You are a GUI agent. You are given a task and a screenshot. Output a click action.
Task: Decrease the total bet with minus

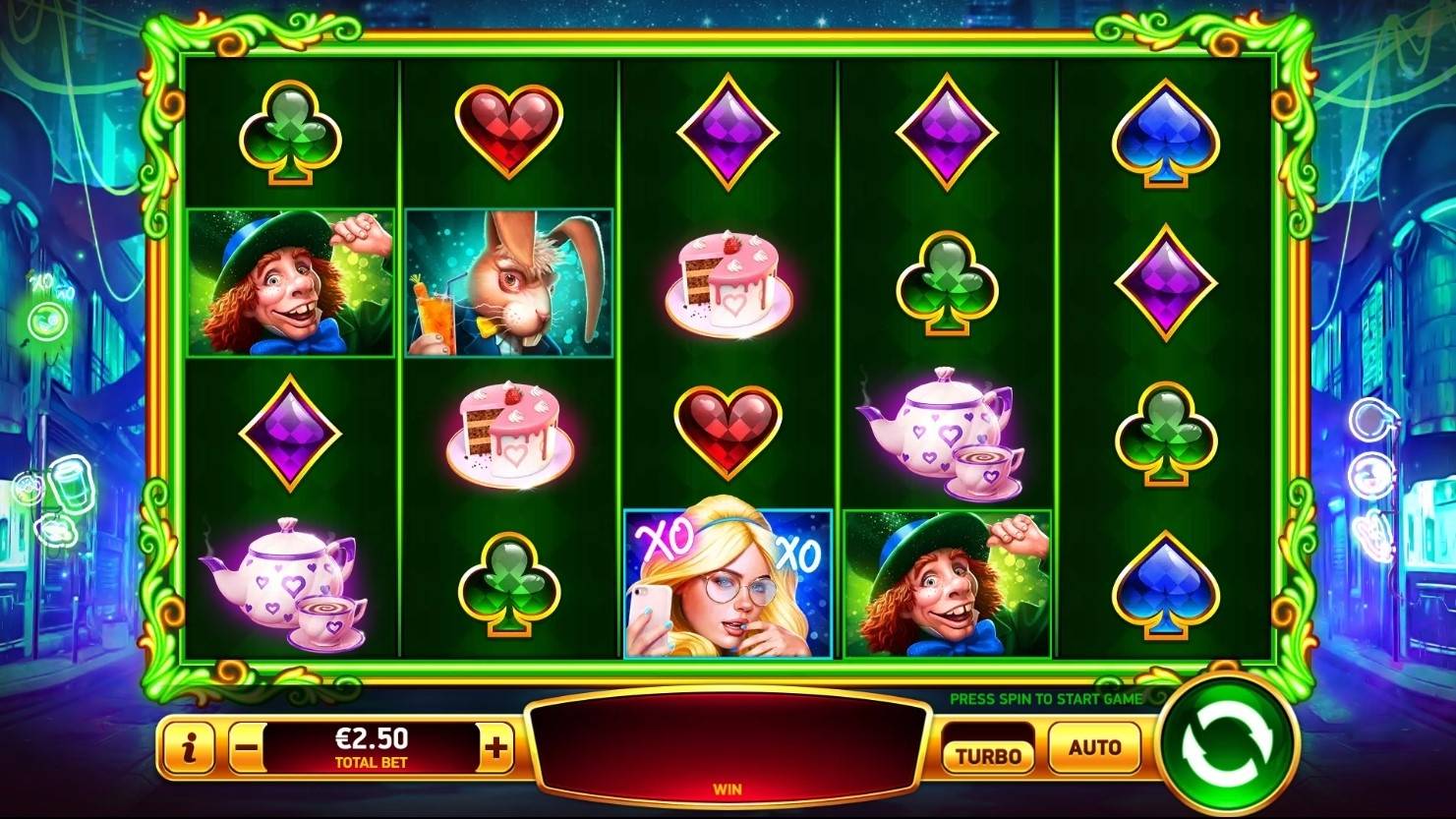(247, 749)
